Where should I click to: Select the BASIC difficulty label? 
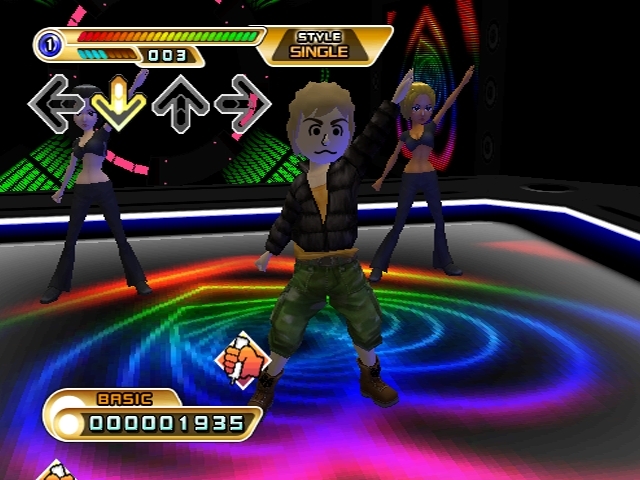(123, 398)
